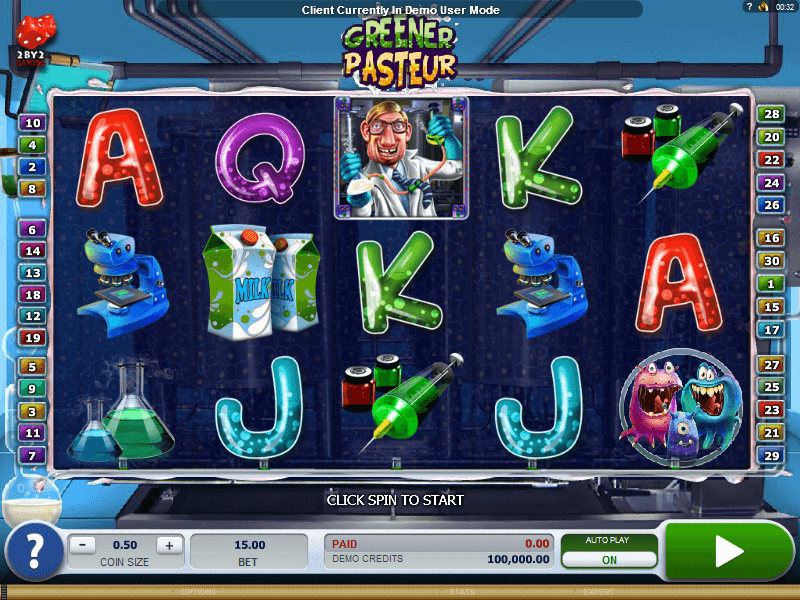
Task: Toggle the Auto Play ON switch
Action: click(x=609, y=560)
